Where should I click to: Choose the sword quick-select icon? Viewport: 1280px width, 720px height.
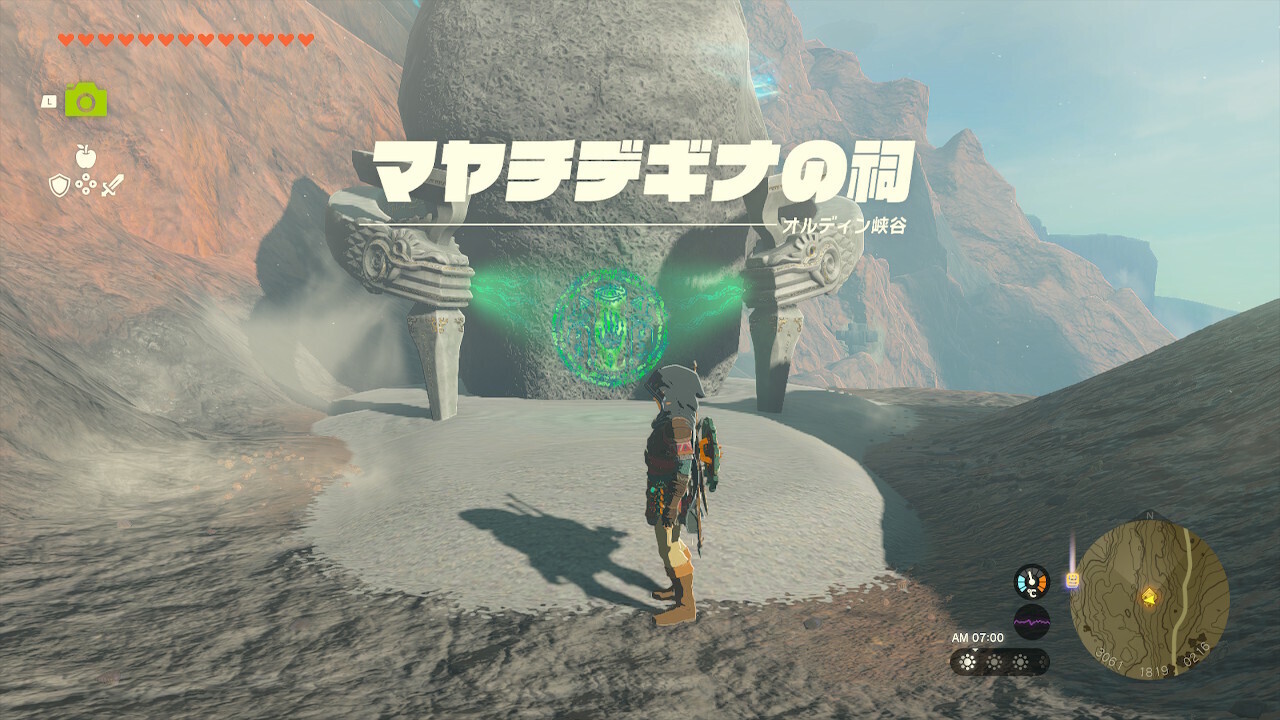111,185
